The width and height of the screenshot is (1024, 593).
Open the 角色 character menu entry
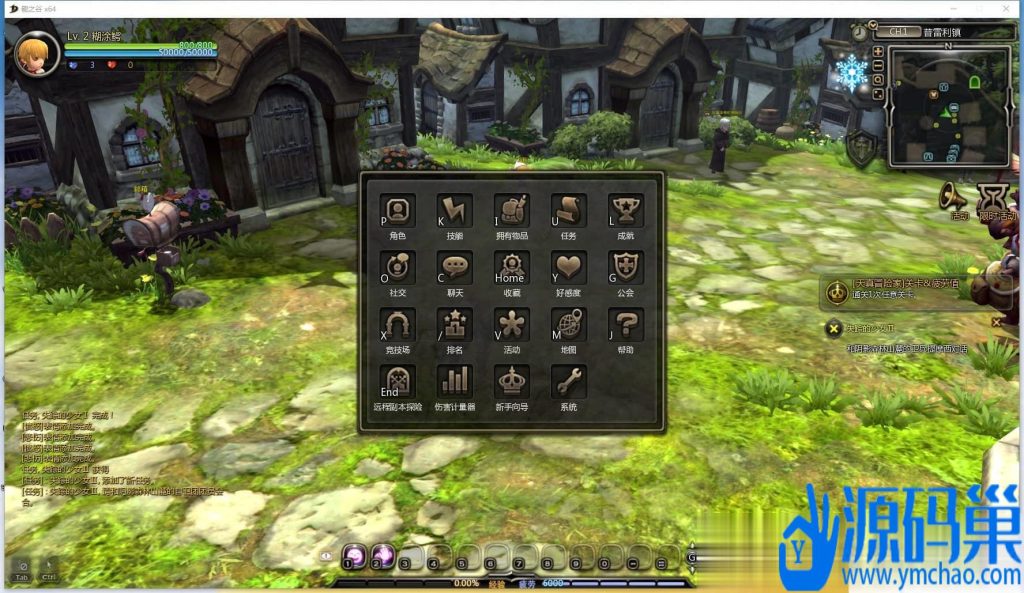click(398, 212)
